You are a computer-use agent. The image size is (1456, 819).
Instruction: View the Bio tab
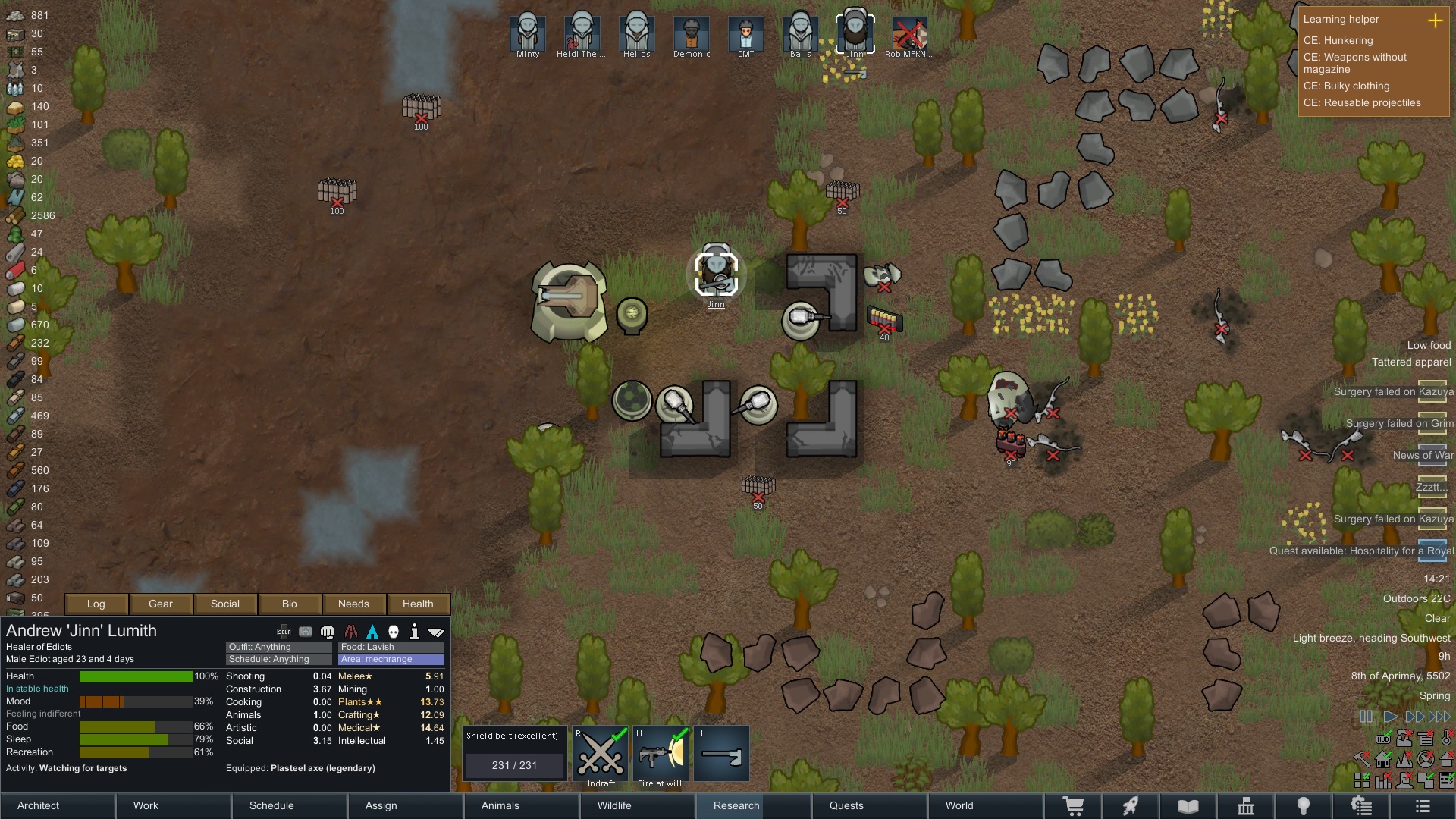point(289,604)
